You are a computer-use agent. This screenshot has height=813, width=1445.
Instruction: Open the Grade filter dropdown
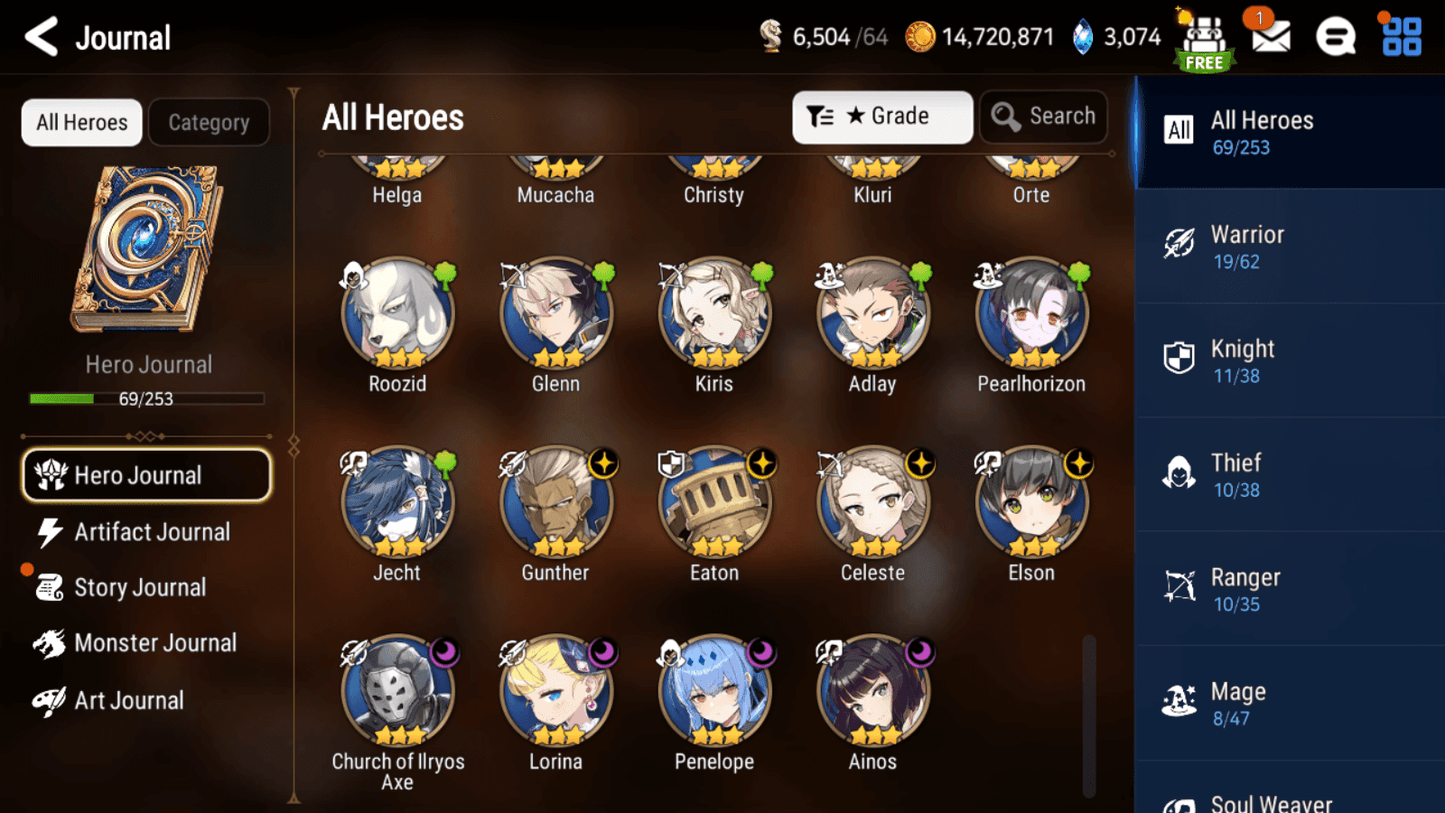pos(882,117)
